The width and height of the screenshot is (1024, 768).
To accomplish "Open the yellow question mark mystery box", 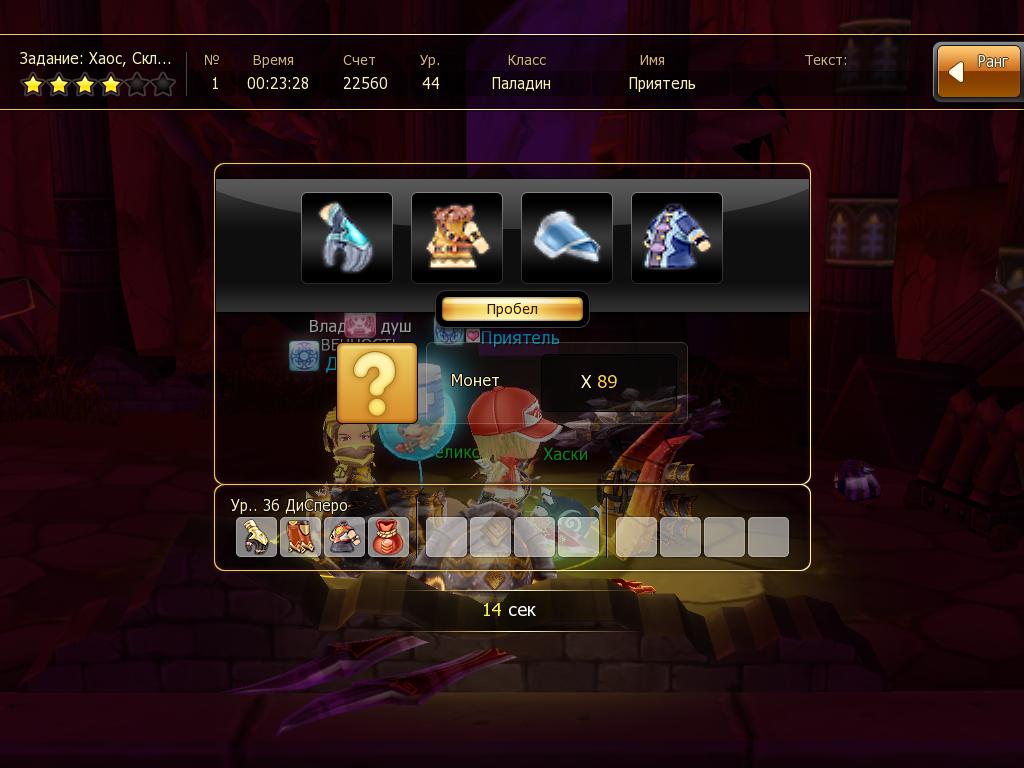I will click(x=377, y=383).
